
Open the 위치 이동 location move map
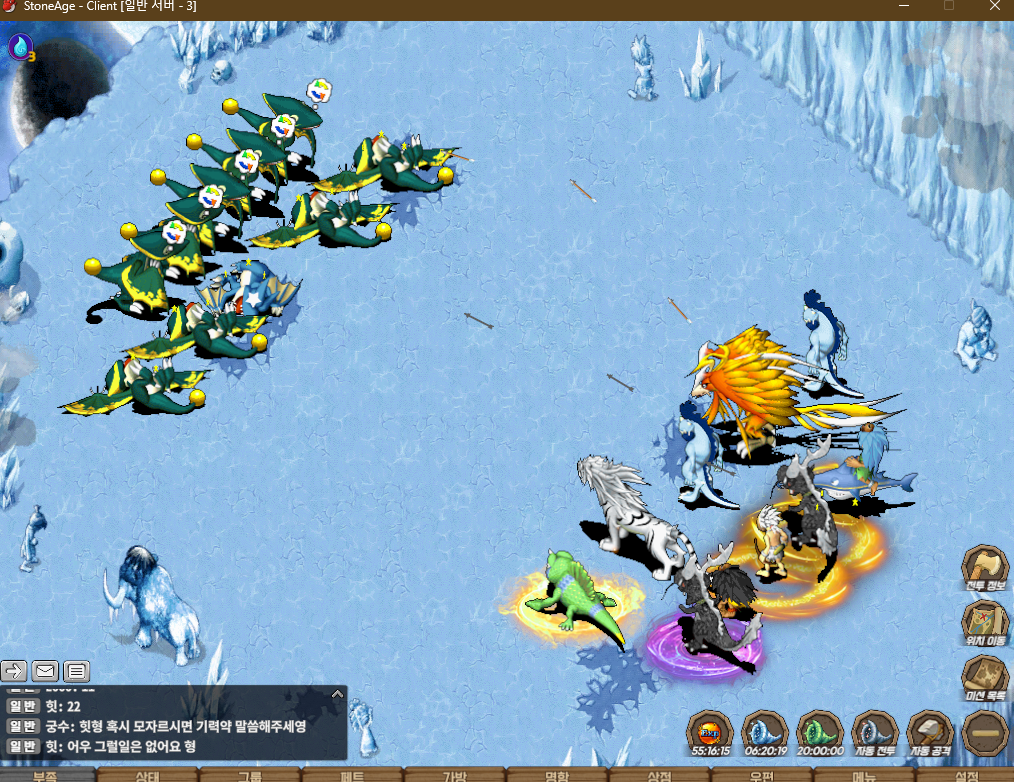click(x=984, y=621)
